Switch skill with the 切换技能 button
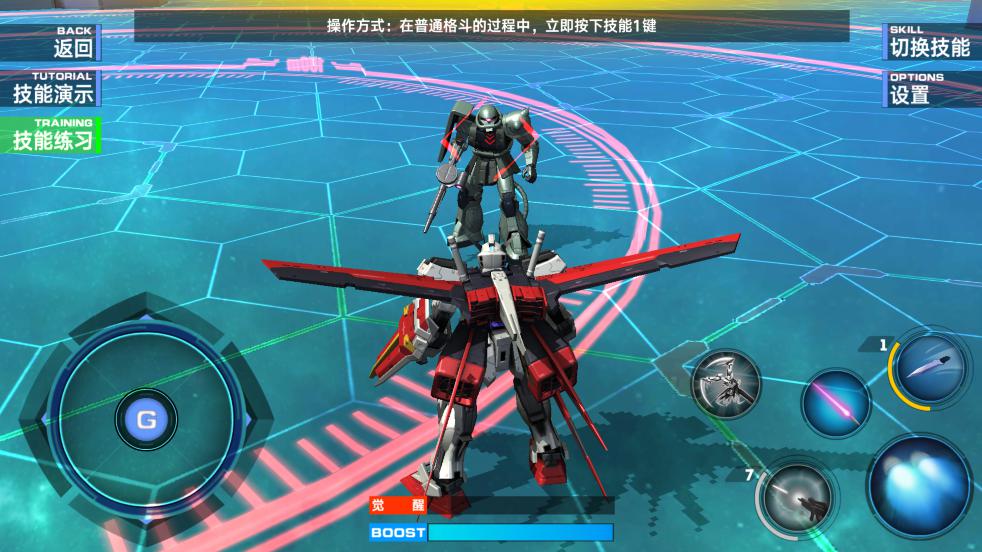Viewport: 982px width, 552px height. point(930,42)
